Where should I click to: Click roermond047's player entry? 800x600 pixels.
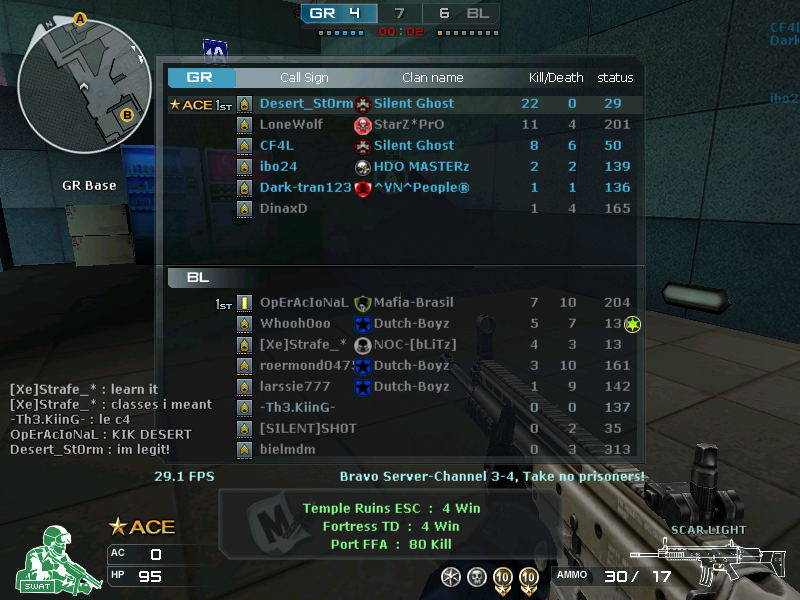[x=400, y=366]
